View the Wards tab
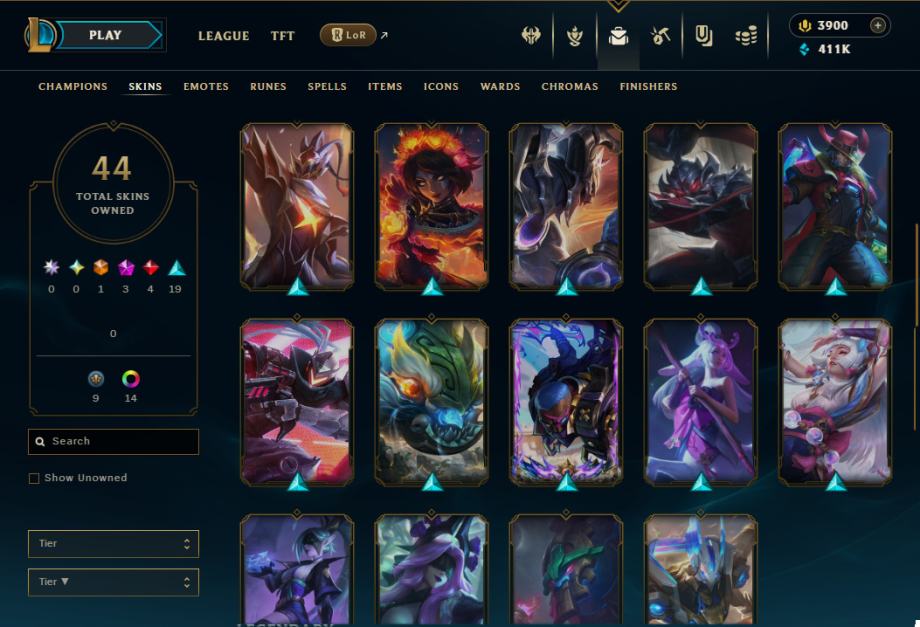 (x=500, y=87)
